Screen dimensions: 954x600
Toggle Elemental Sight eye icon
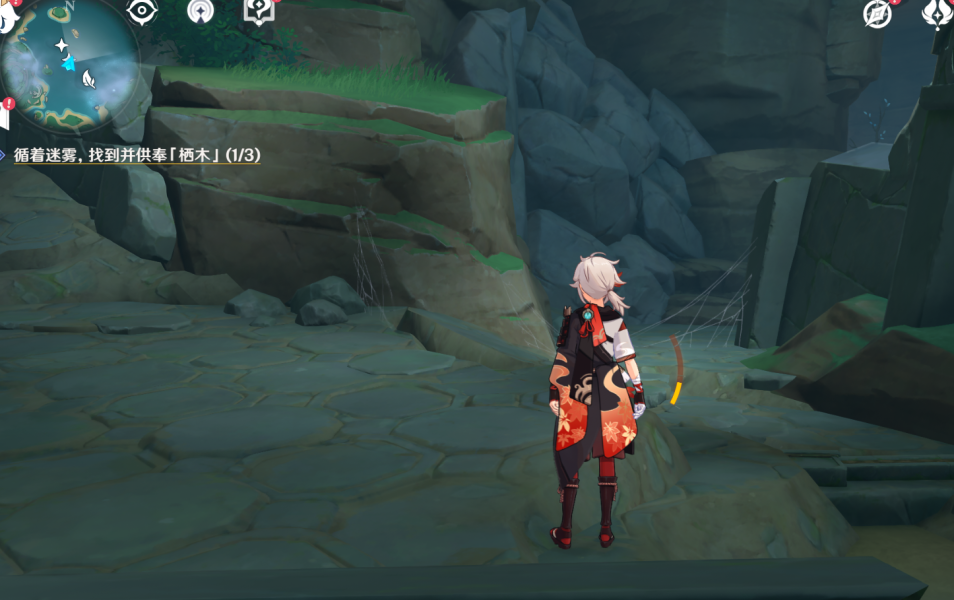[x=142, y=11]
